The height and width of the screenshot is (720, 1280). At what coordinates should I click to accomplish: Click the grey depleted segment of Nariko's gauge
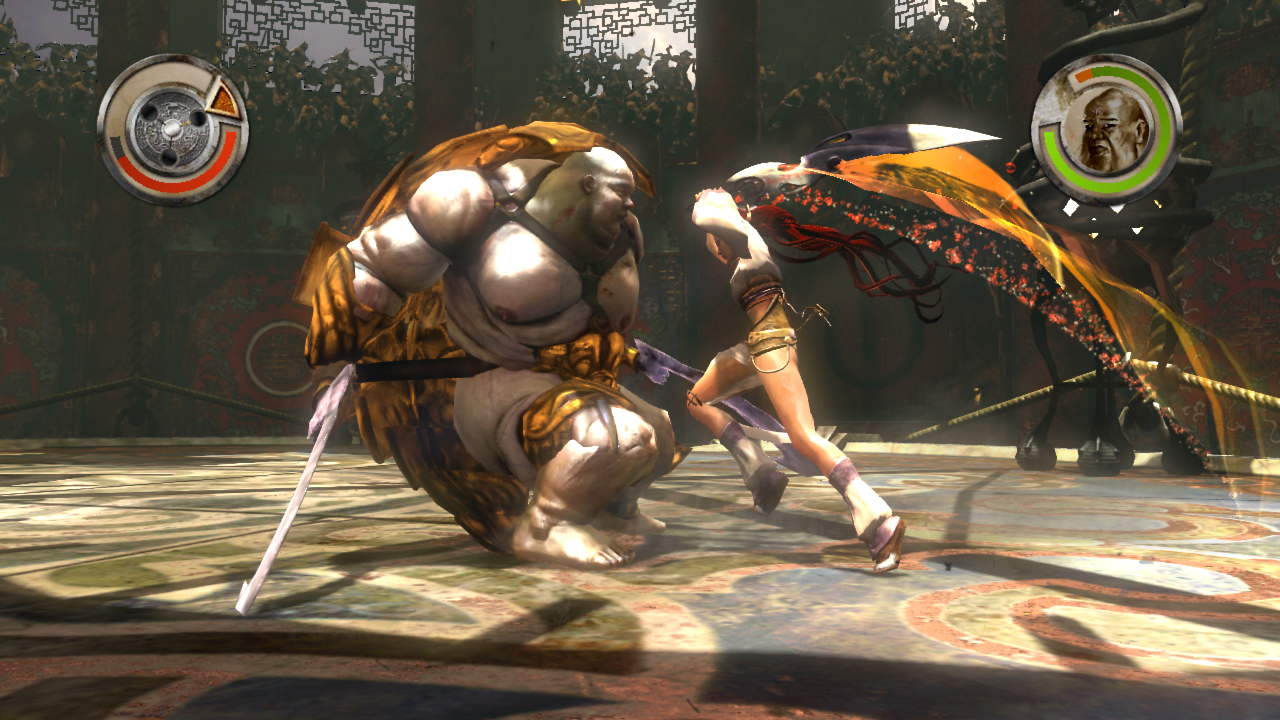pos(117,147)
